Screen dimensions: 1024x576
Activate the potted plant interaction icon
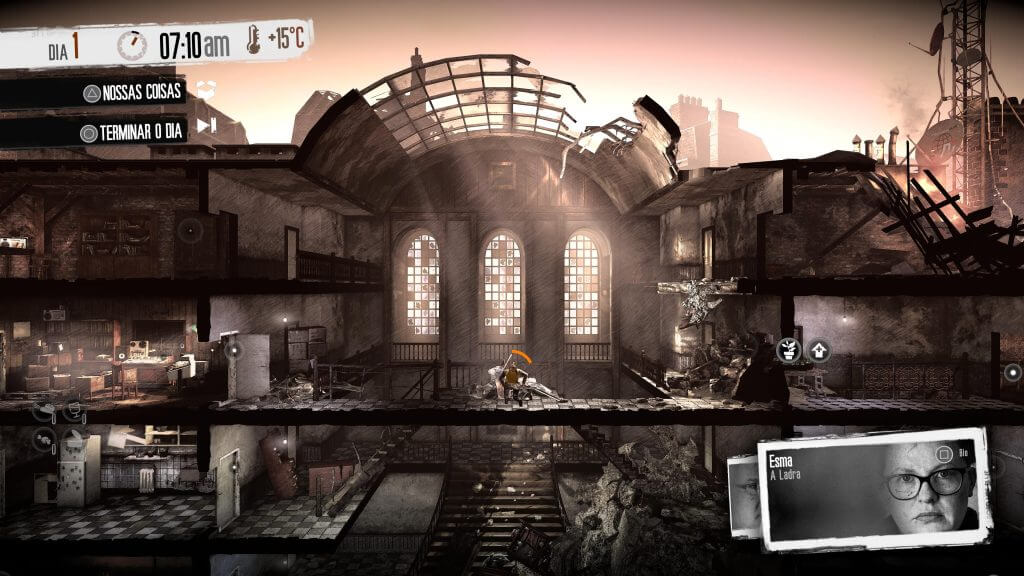click(789, 350)
